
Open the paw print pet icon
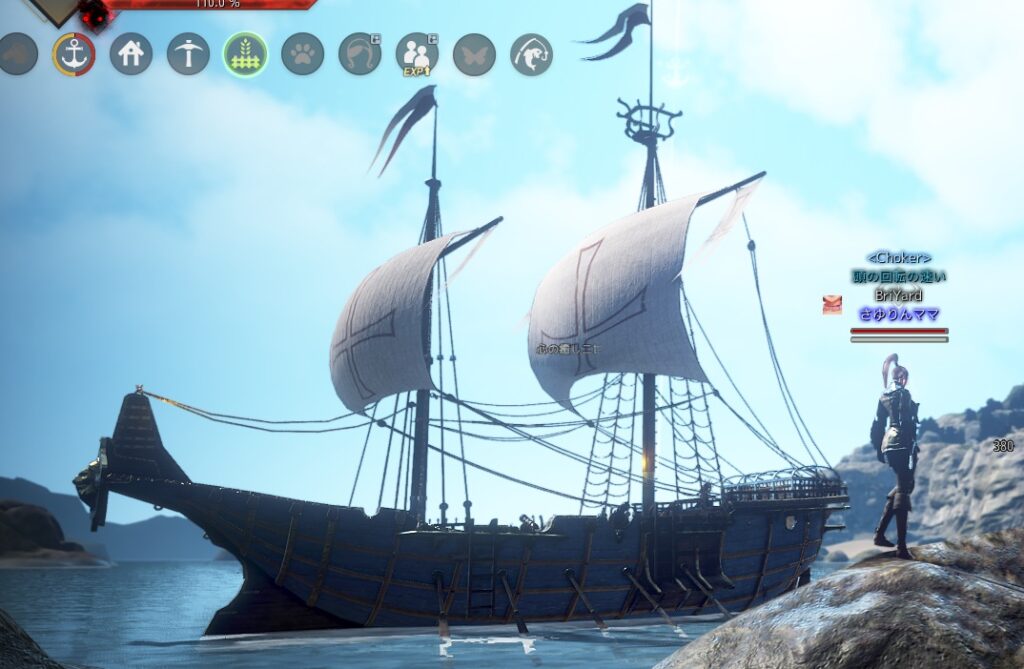(302, 54)
